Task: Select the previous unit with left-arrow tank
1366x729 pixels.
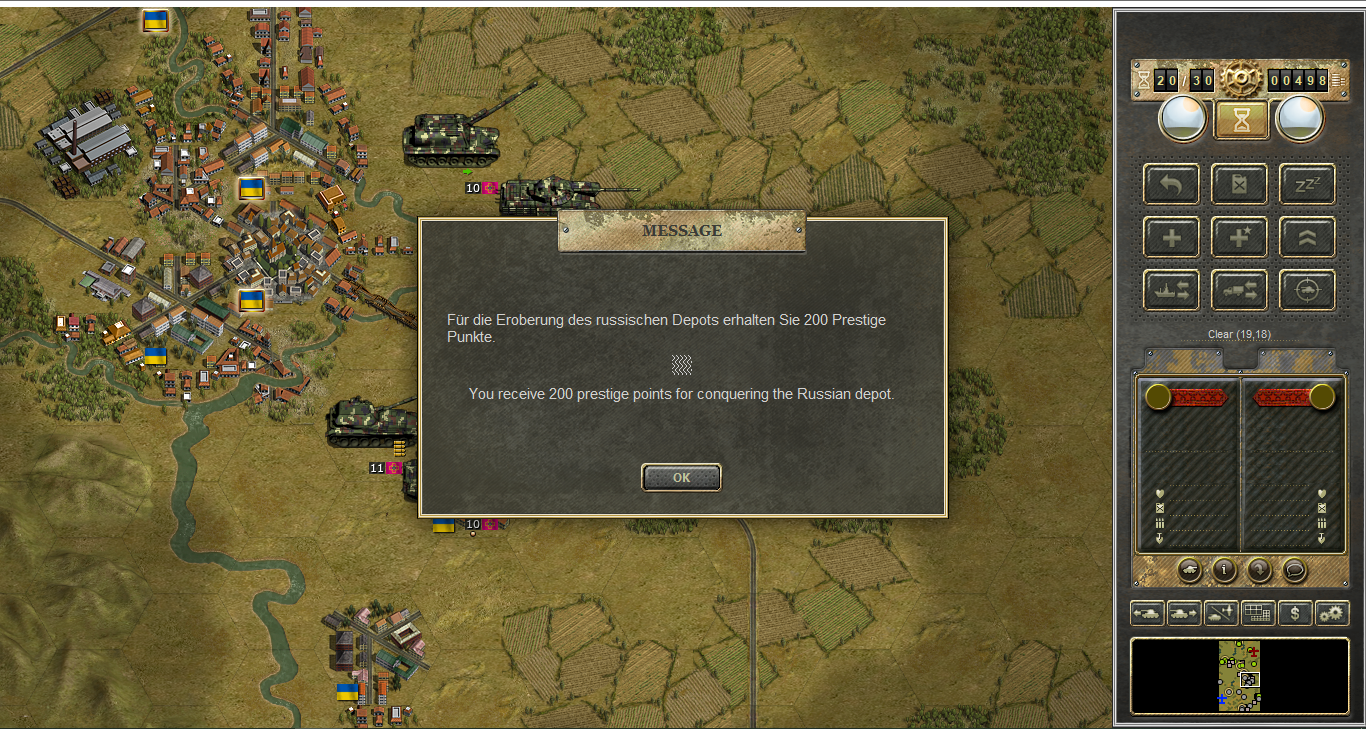Action: (1146, 613)
